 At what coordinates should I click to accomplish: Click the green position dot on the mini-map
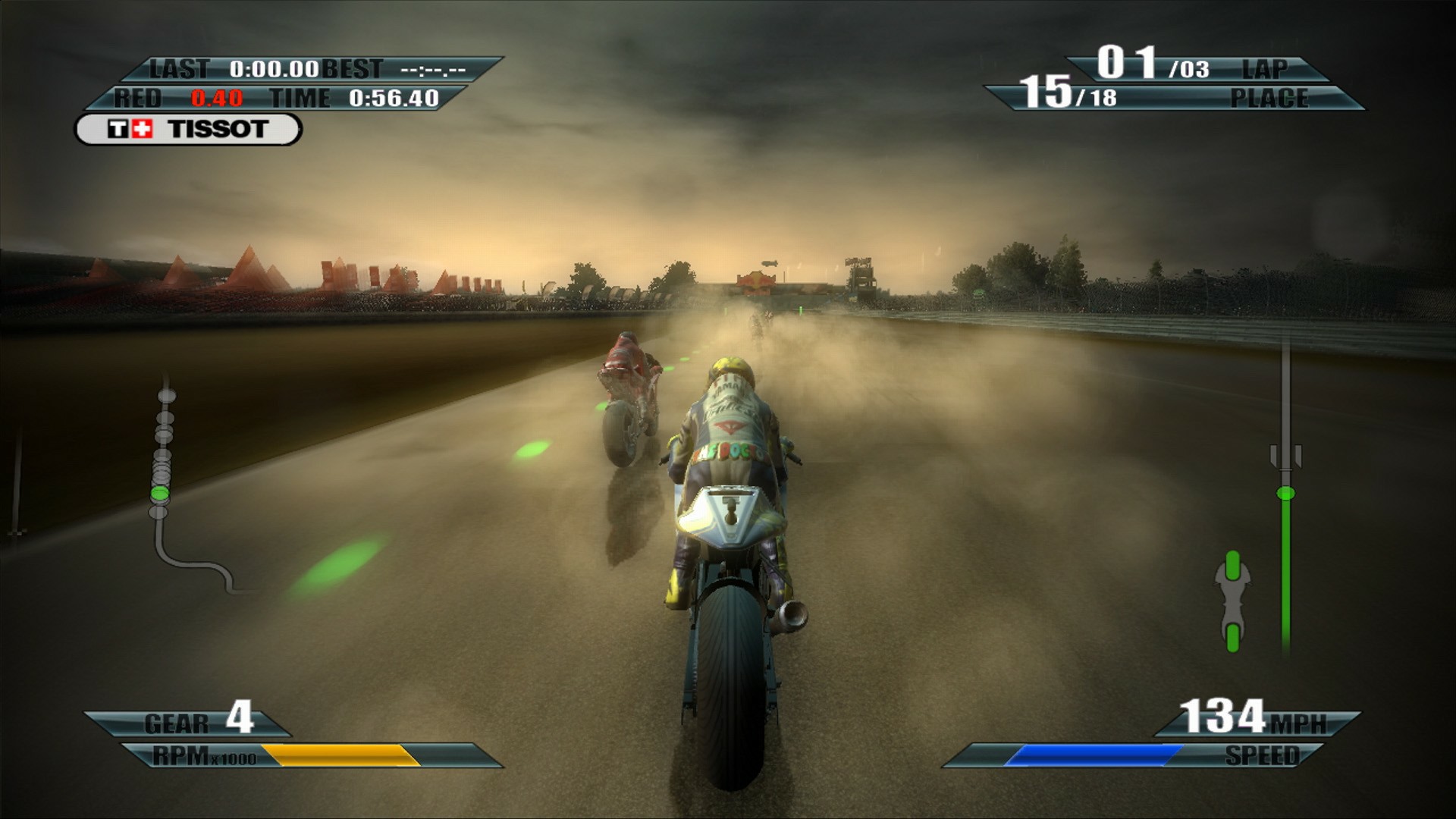(162, 493)
